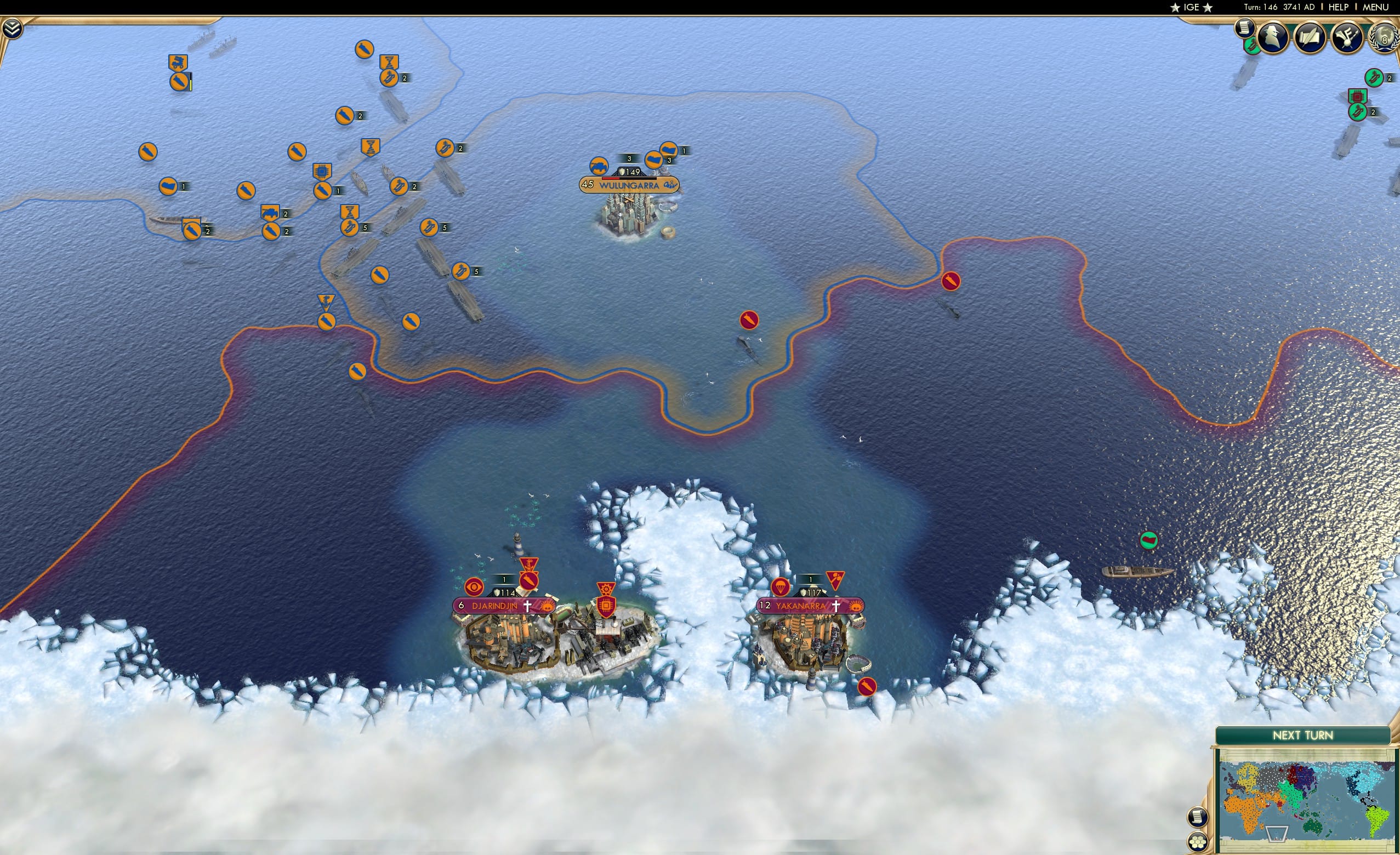Open the Espionage overview spy icon

tap(1274, 36)
